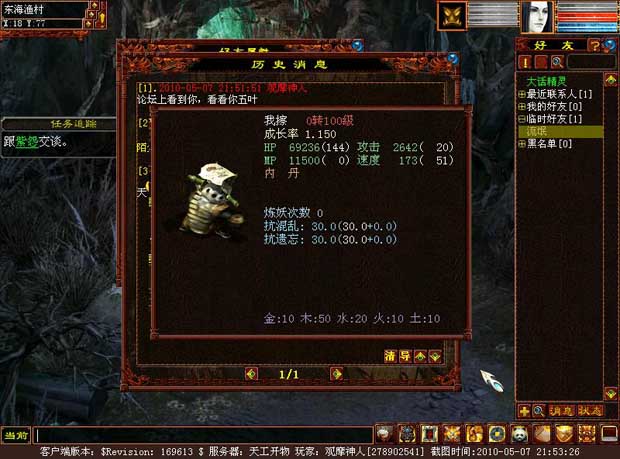Click the 消息 button in friends panel
Viewport: 620px width, 459px height.
(560, 411)
